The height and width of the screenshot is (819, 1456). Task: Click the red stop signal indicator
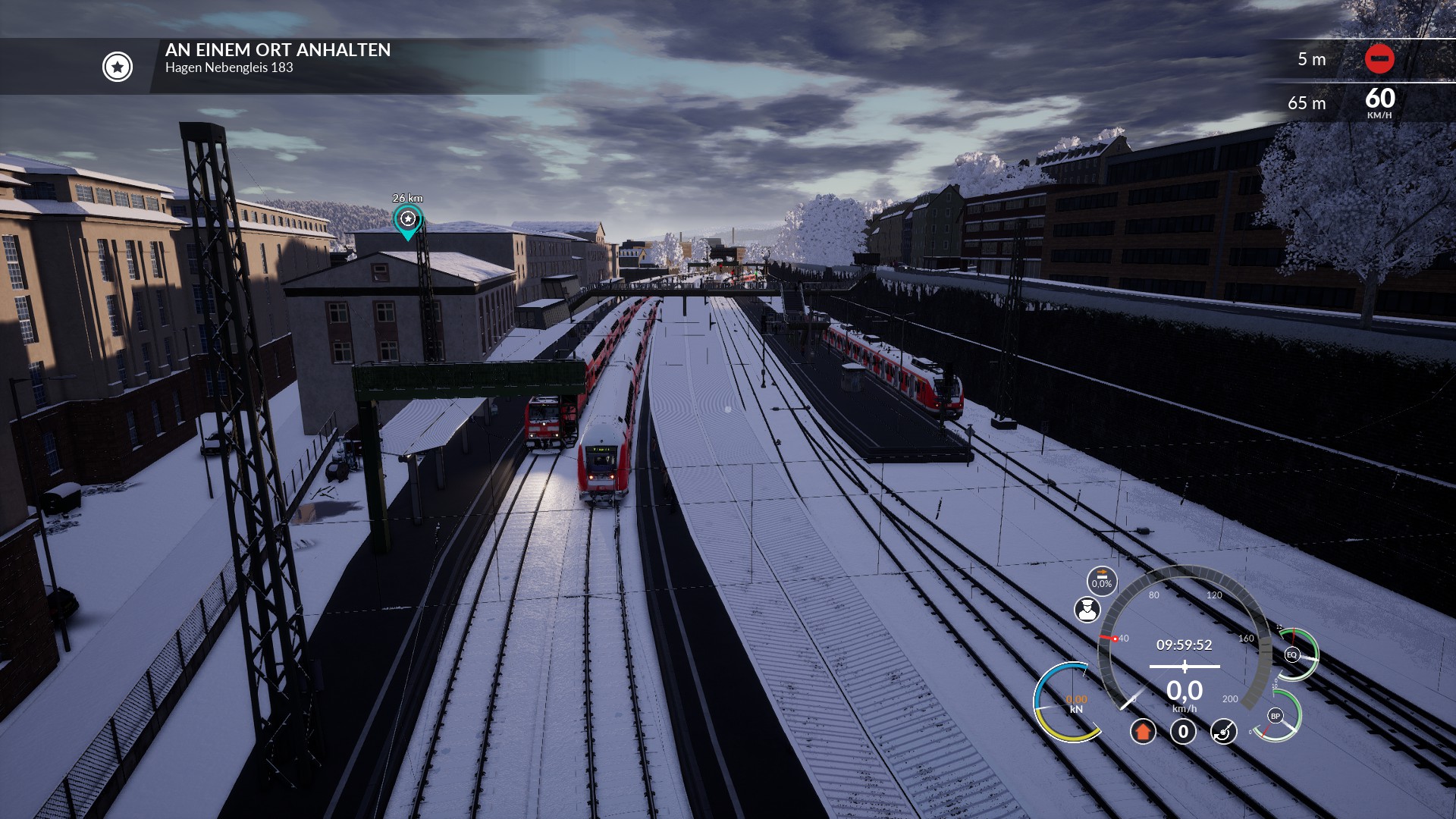(x=1379, y=58)
